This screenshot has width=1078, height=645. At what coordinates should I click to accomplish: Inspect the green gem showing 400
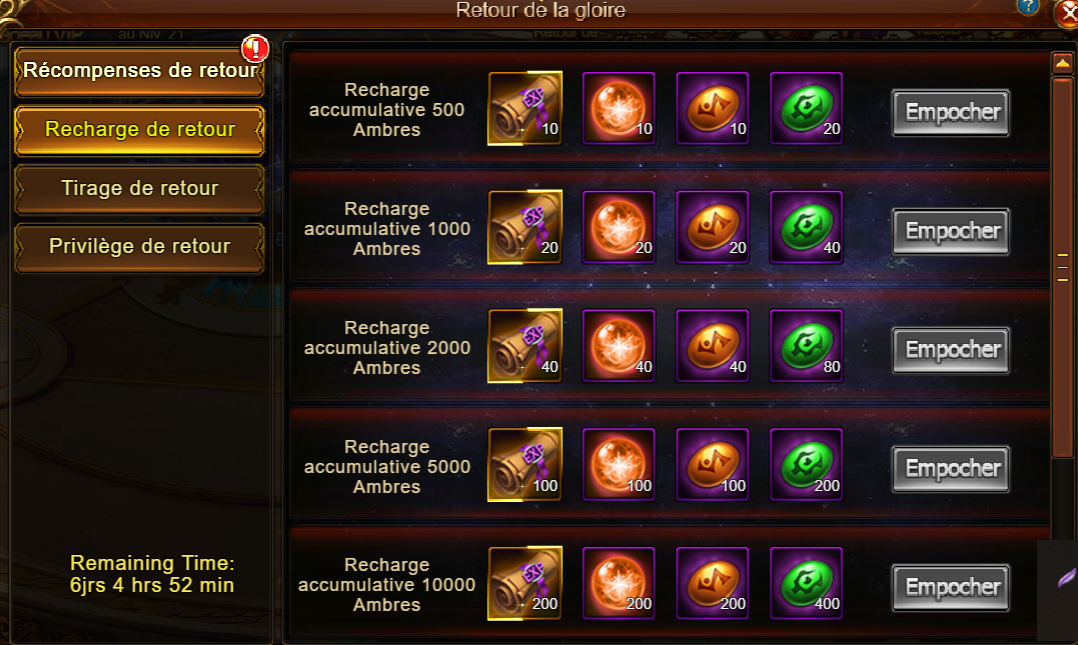pos(806,584)
